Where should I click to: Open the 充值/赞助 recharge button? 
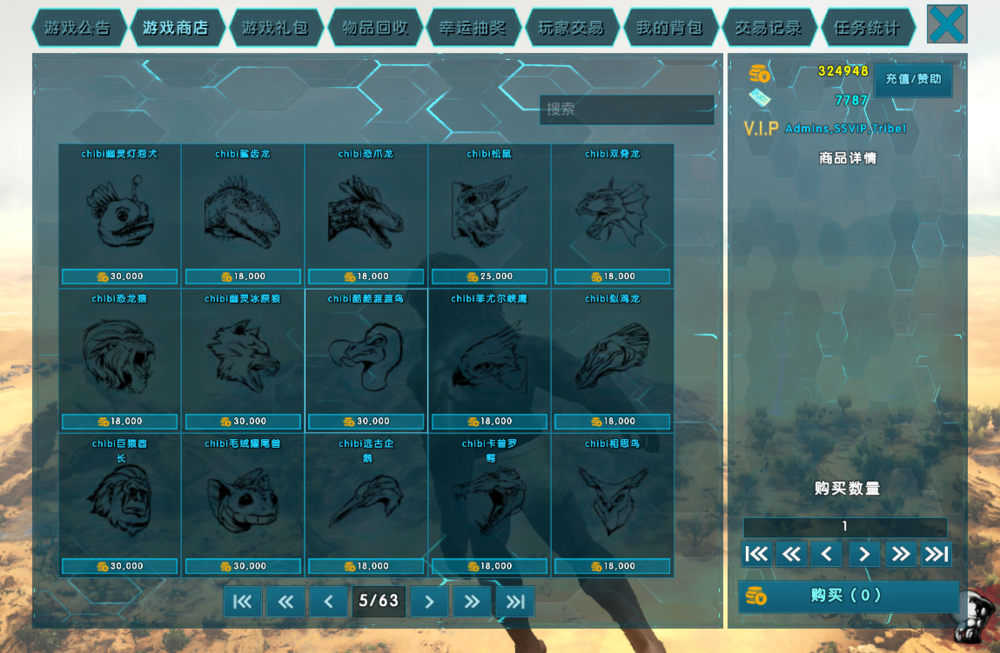coord(913,79)
